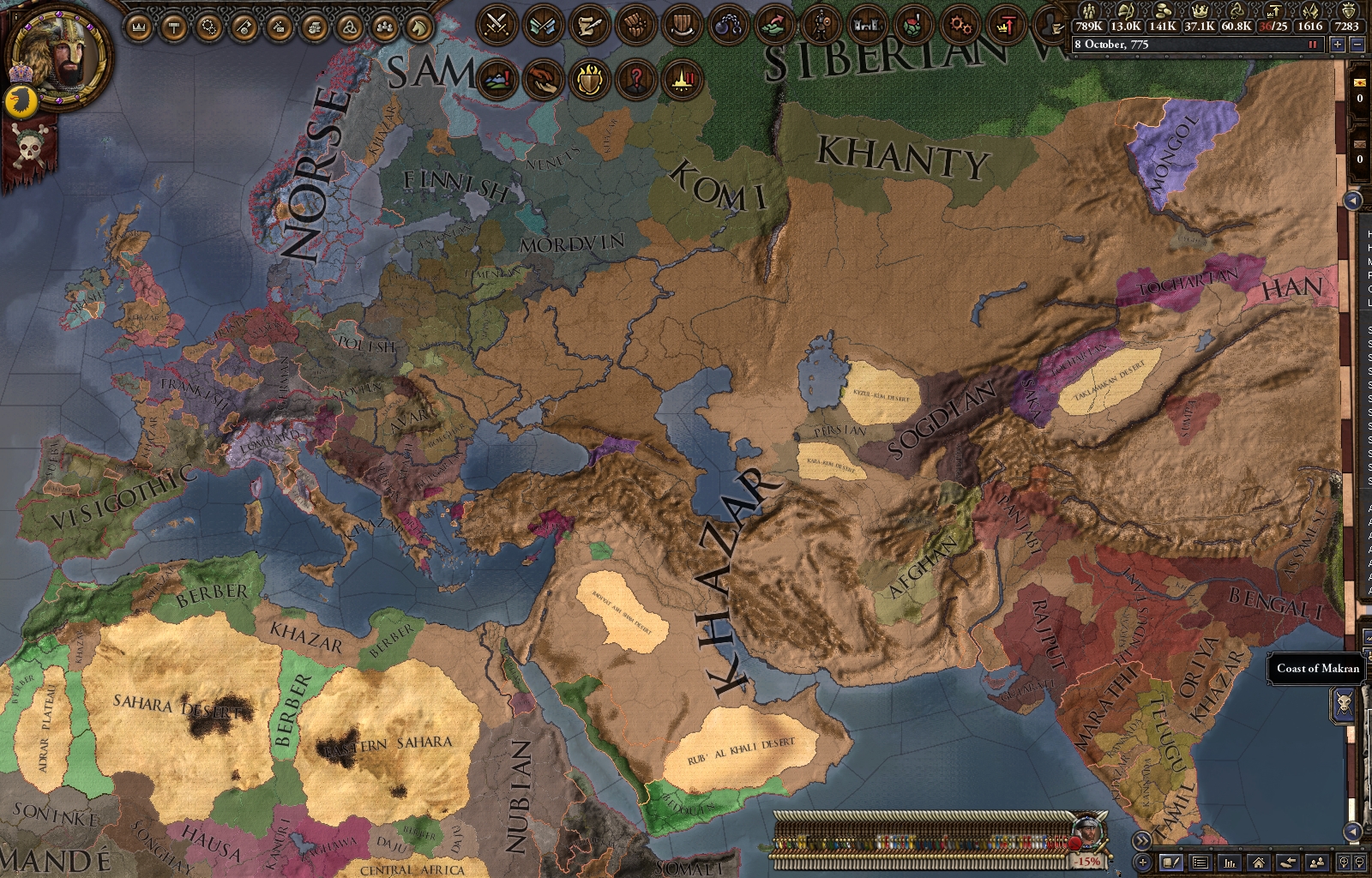The image size is (1372, 878).
Task: Toggle the round plus message-settings button
Action: click(x=1142, y=861)
